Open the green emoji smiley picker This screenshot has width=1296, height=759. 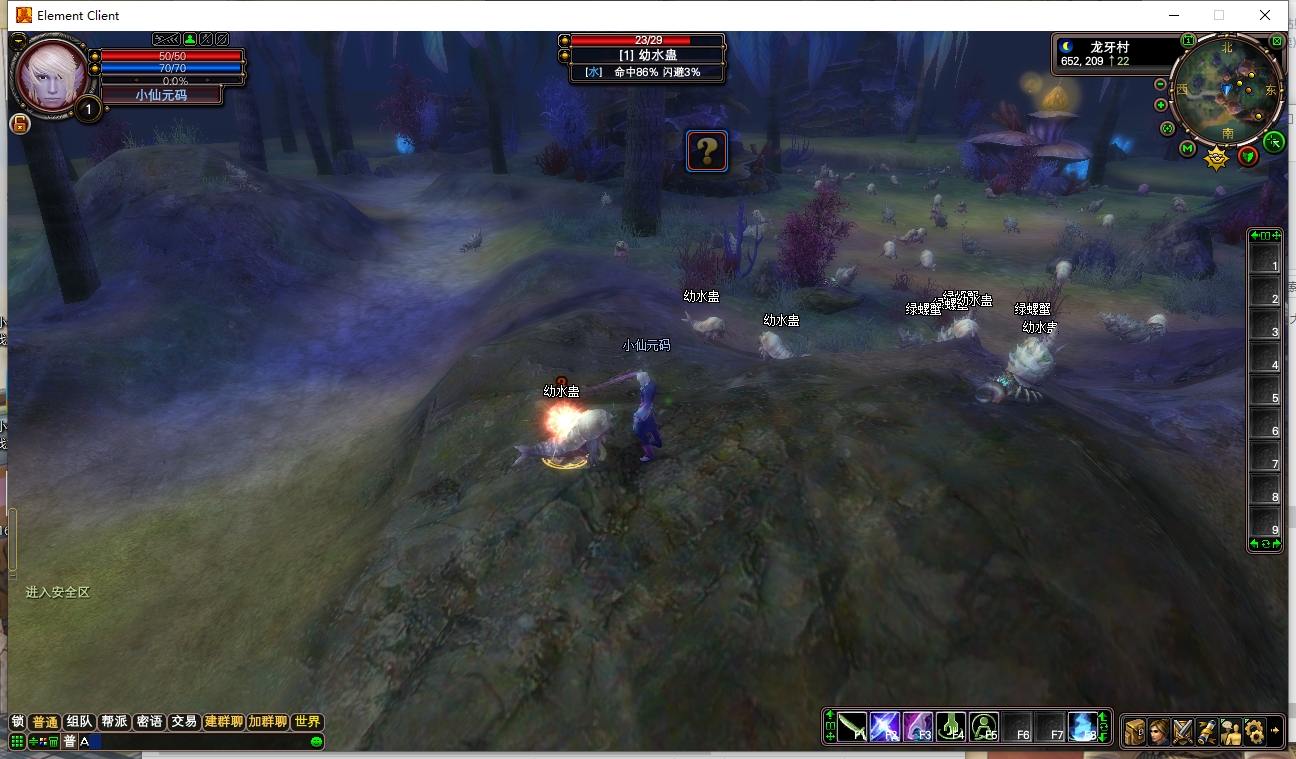pyautogui.click(x=316, y=742)
